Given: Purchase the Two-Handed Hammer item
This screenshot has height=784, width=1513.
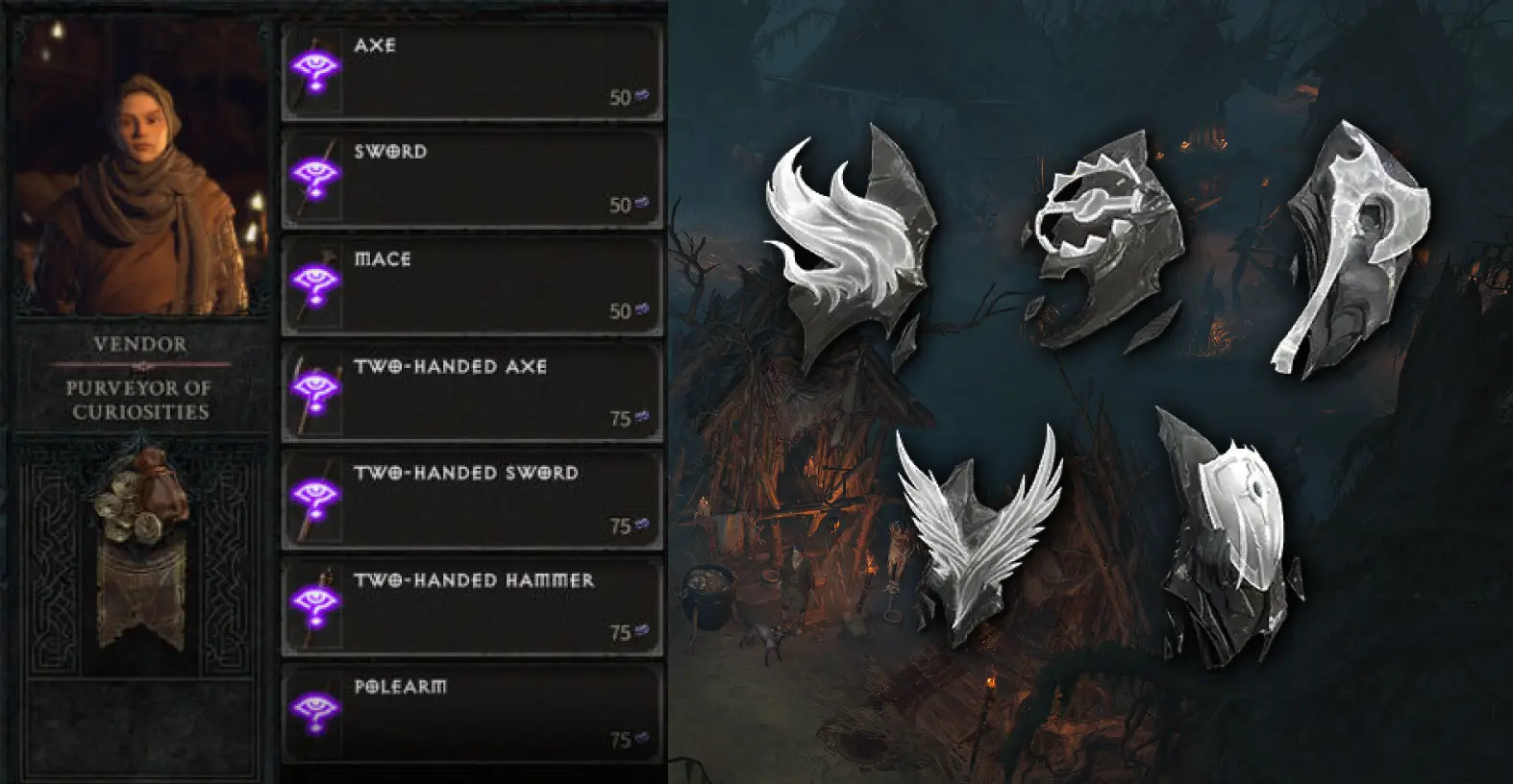Looking at the screenshot, I should tap(471, 606).
